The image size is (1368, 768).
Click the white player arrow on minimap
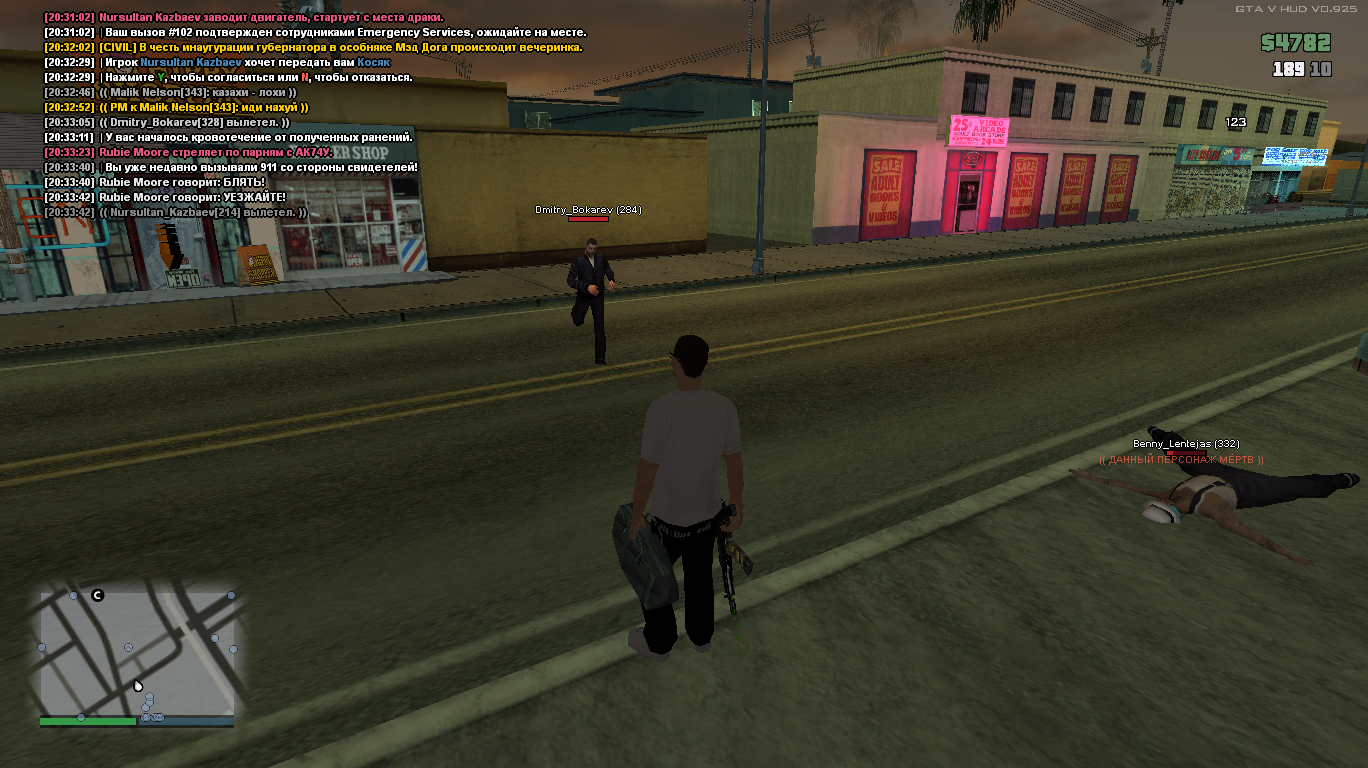[138, 686]
